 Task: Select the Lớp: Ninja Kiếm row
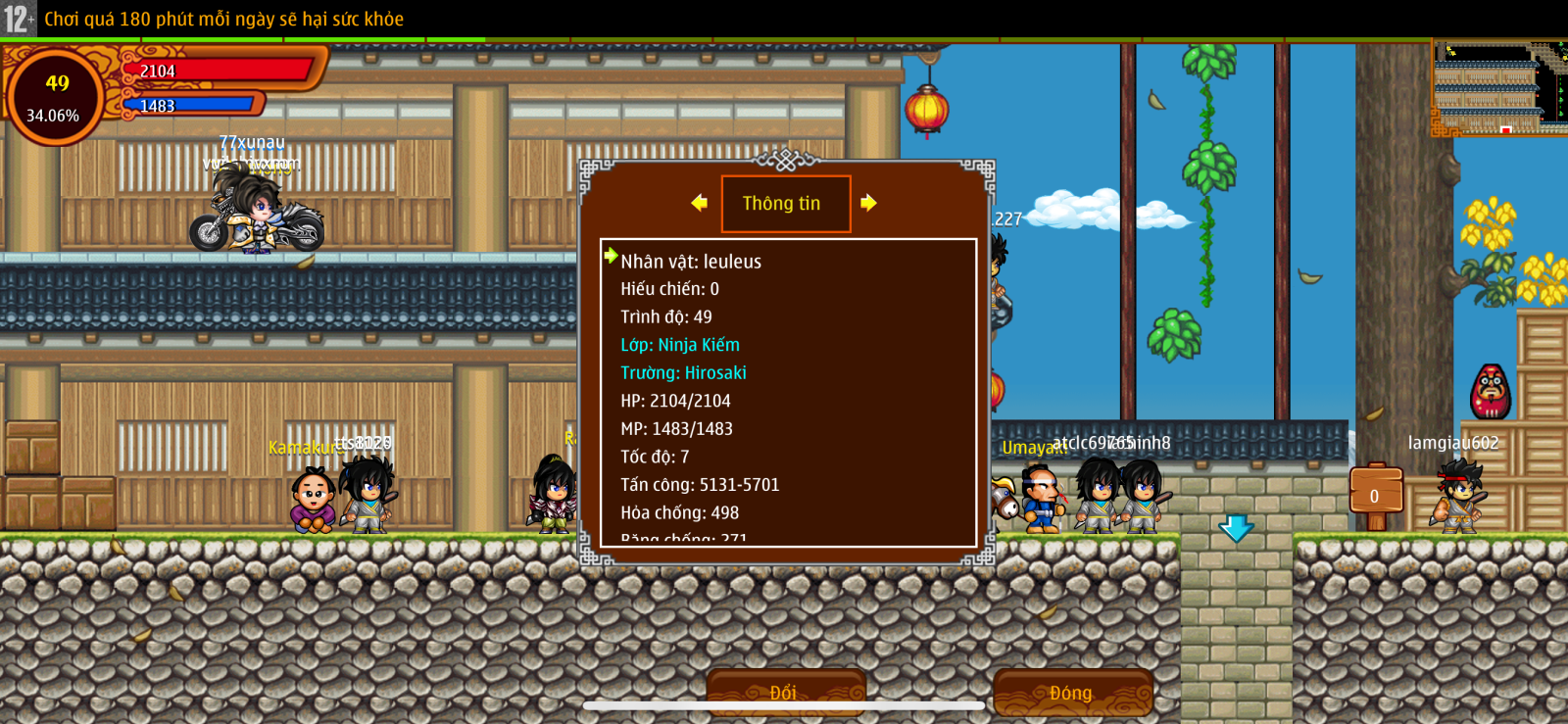[680, 345]
